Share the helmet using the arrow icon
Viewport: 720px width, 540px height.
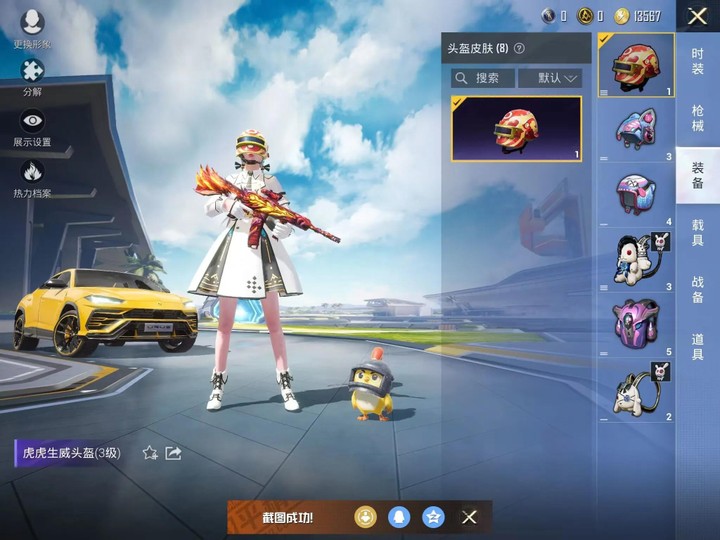173,453
